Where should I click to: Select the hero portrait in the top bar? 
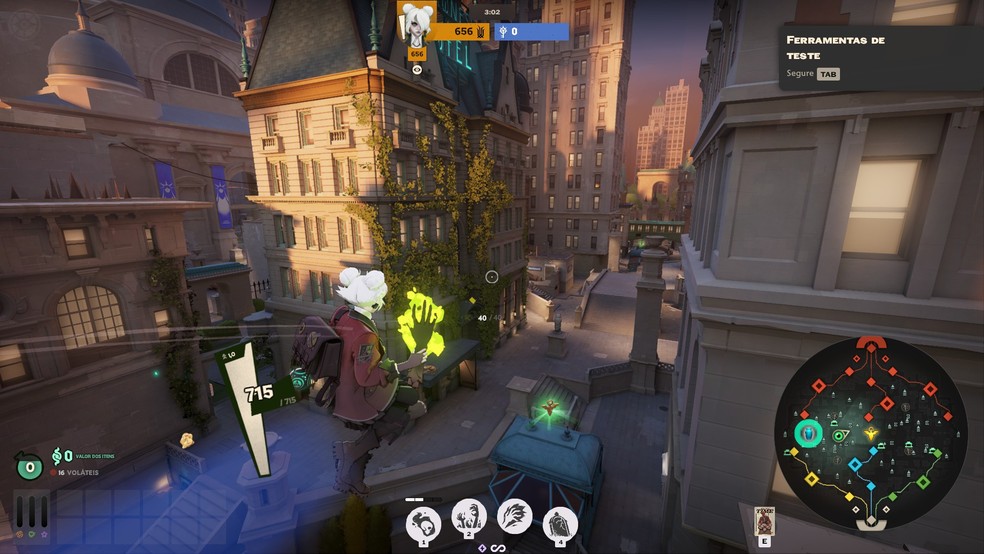click(416, 22)
